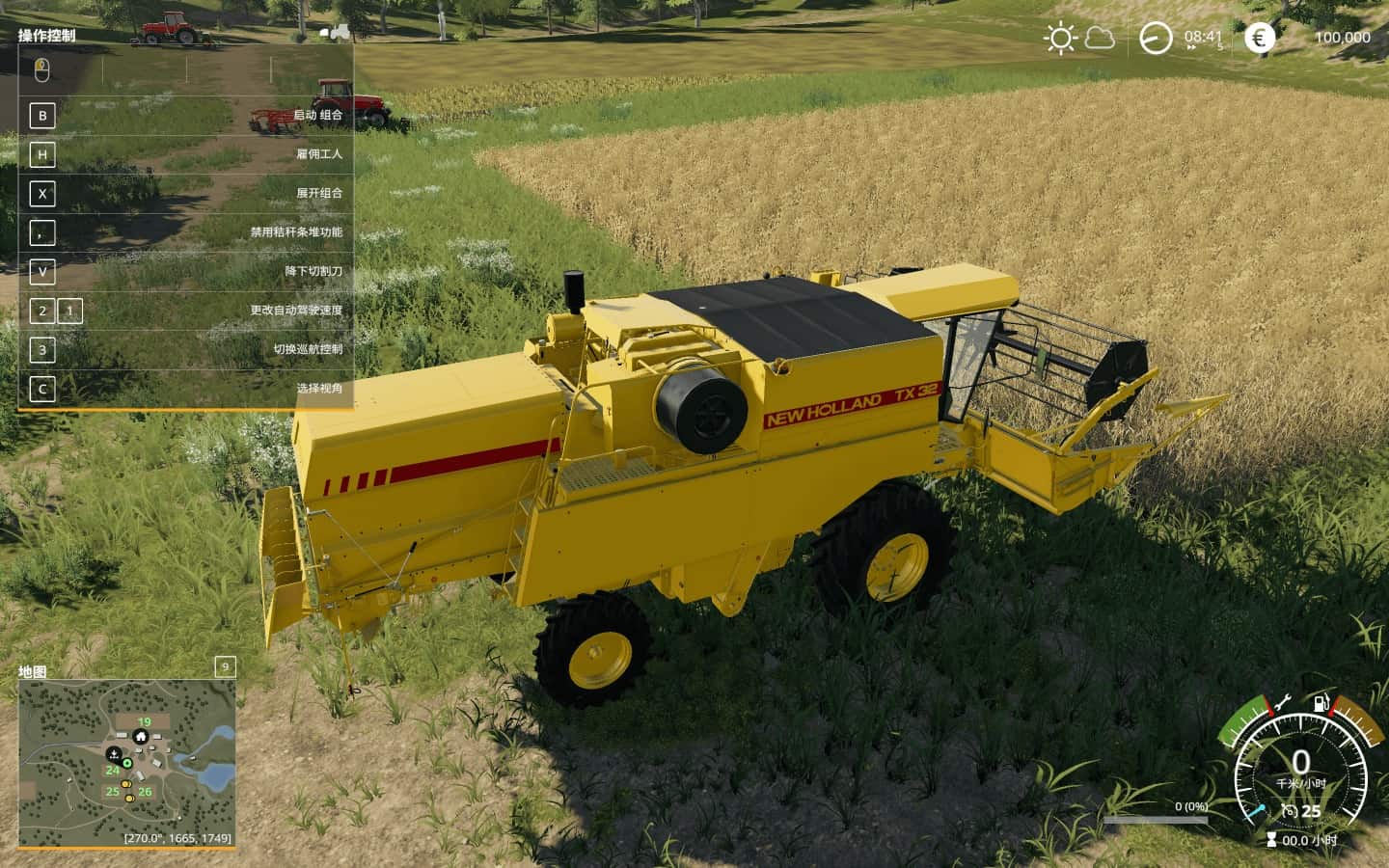Click the clock icon beside the time
Image resolution: width=1389 pixels, height=868 pixels.
1156,39
